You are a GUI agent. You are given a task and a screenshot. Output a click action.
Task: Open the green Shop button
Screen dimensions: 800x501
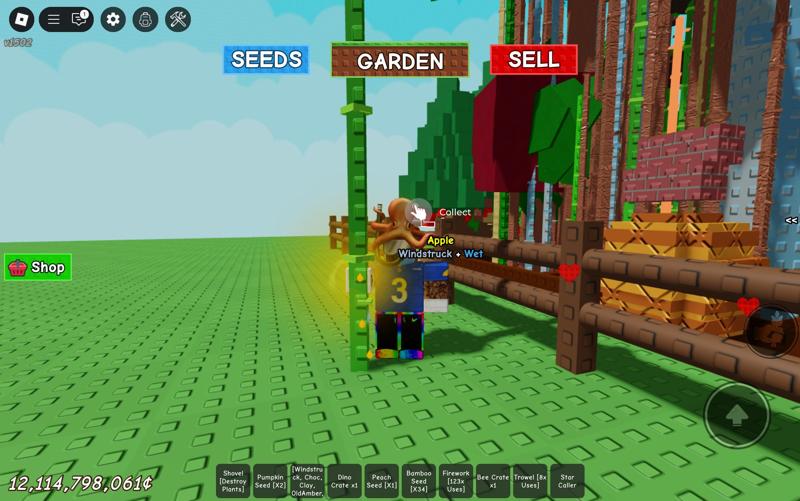click(38, 267)
